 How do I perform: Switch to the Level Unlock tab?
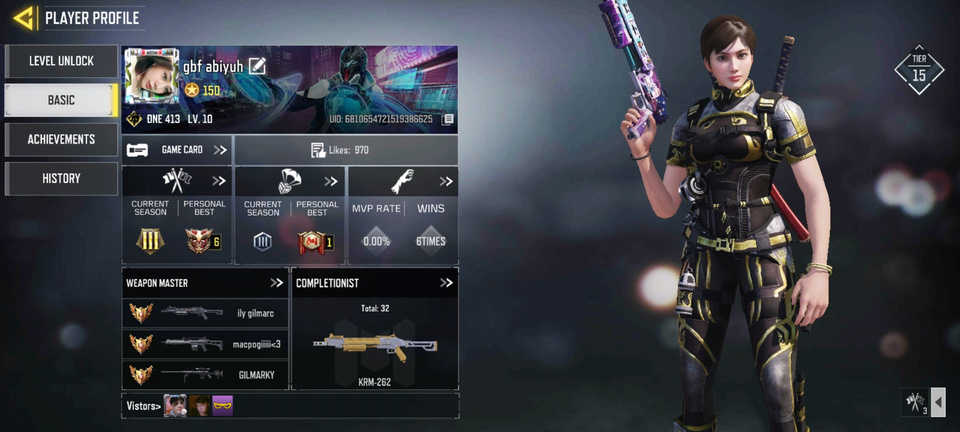61,61
